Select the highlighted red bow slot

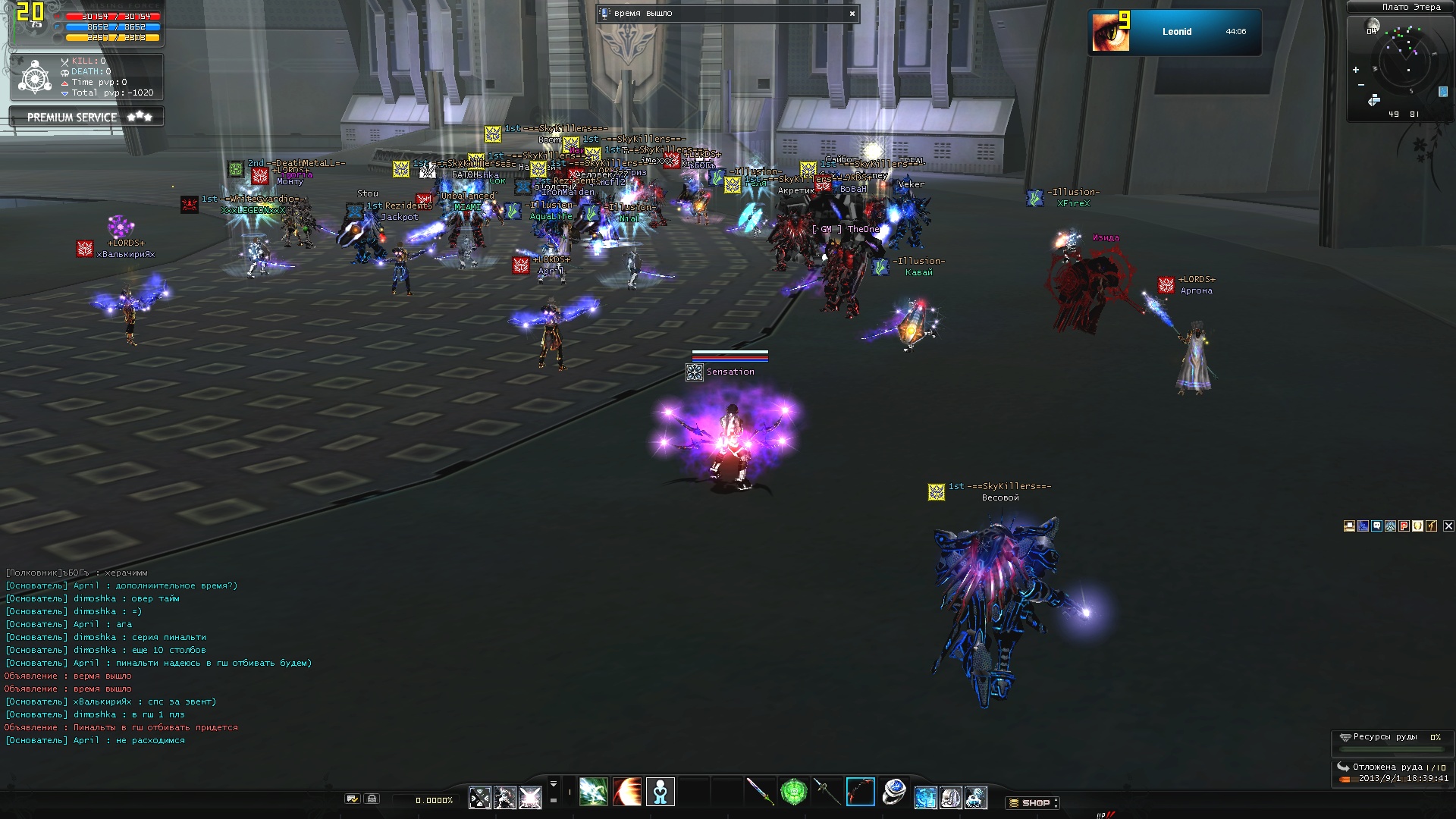coord(860,792)
